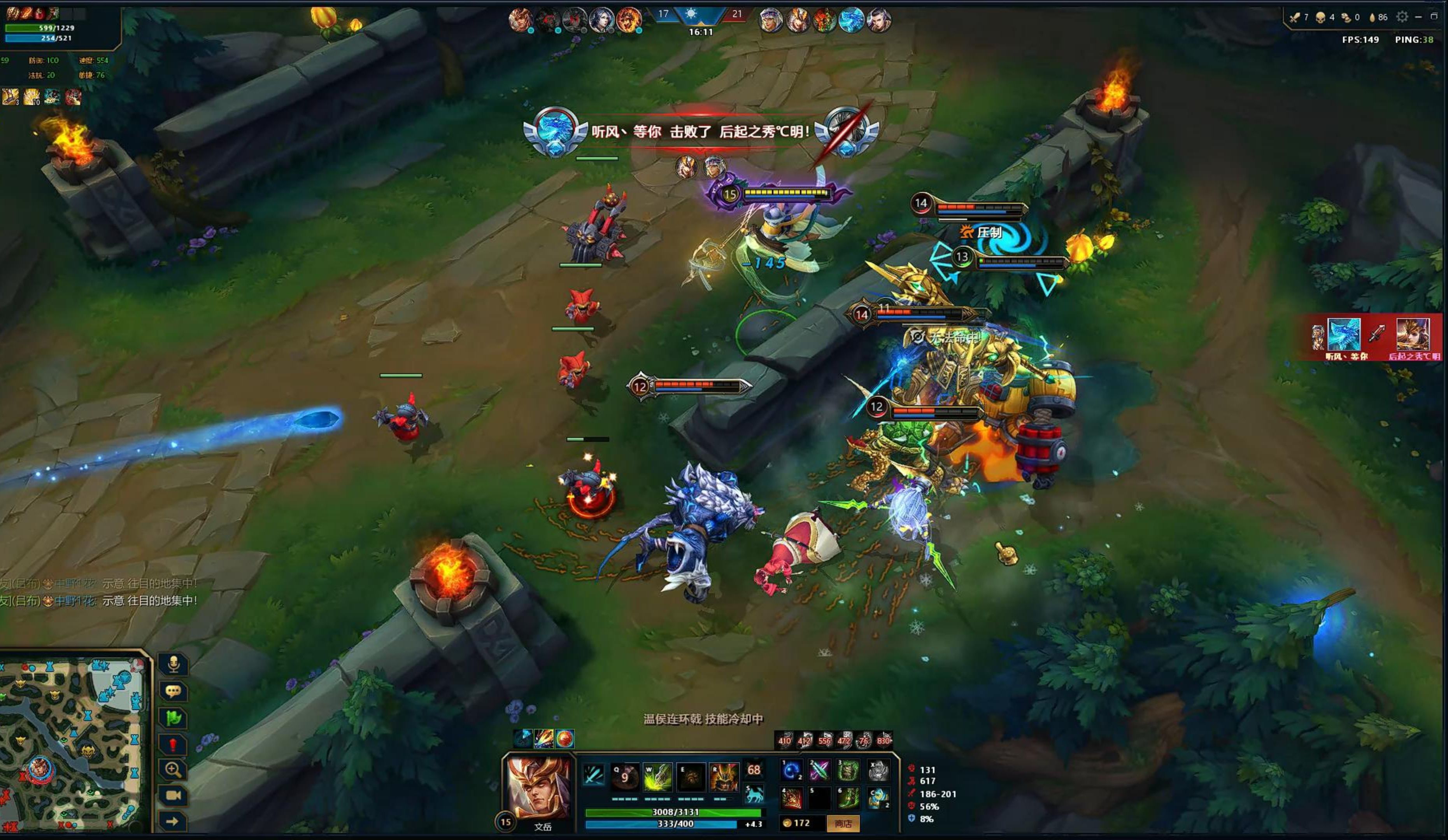Minimize the game window
This screenshot has width=1448, height=840.
click(x=1418, y=17)
